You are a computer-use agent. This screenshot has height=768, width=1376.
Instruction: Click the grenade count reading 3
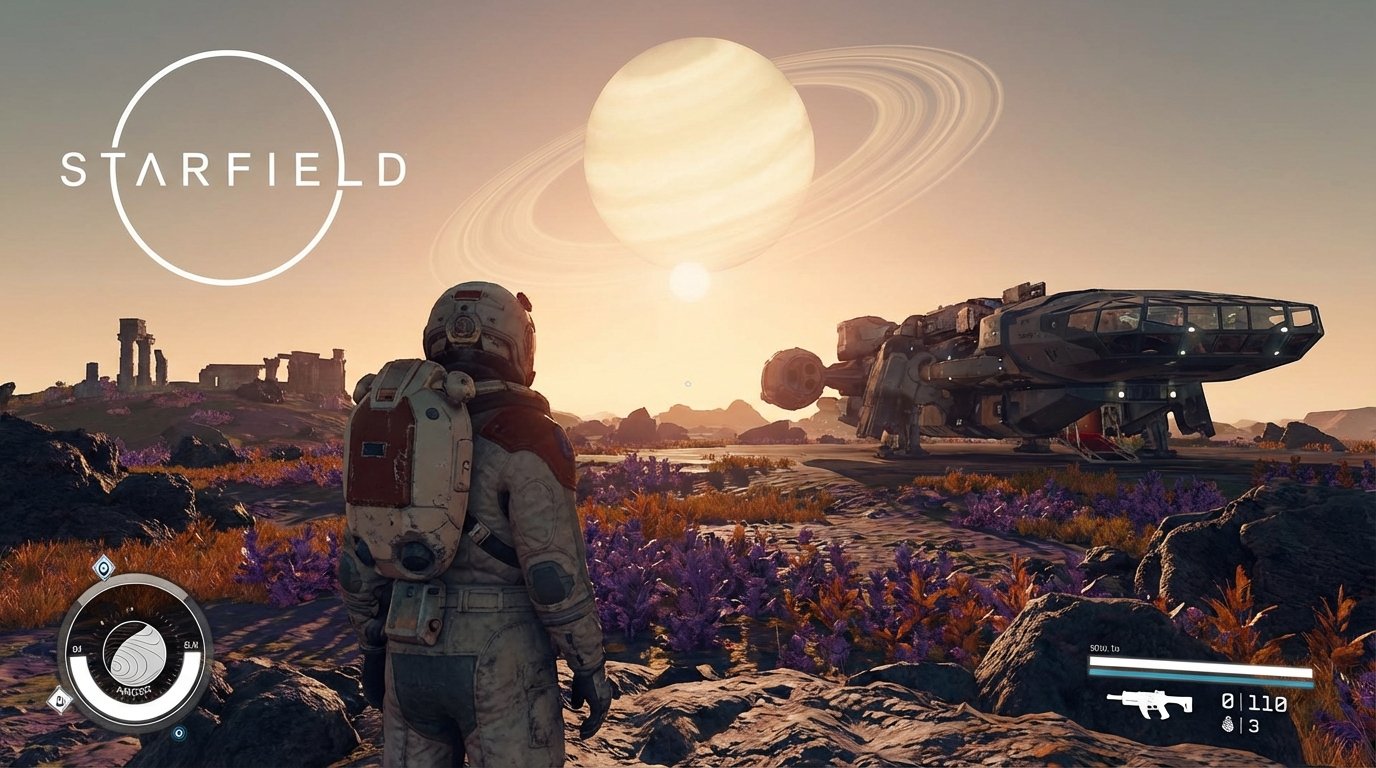tap(1254, 725)
